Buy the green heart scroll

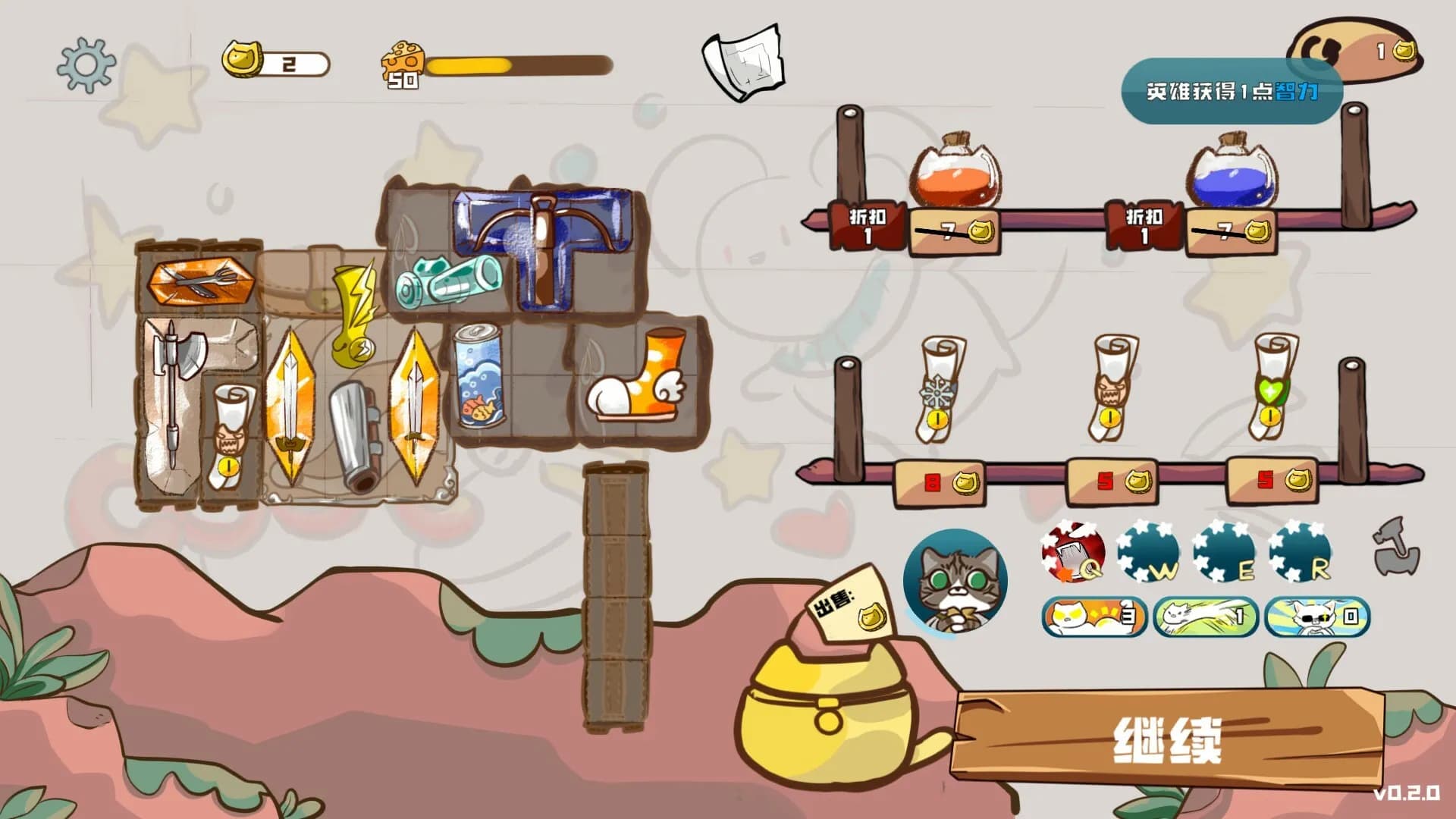tap(1272, 388)
